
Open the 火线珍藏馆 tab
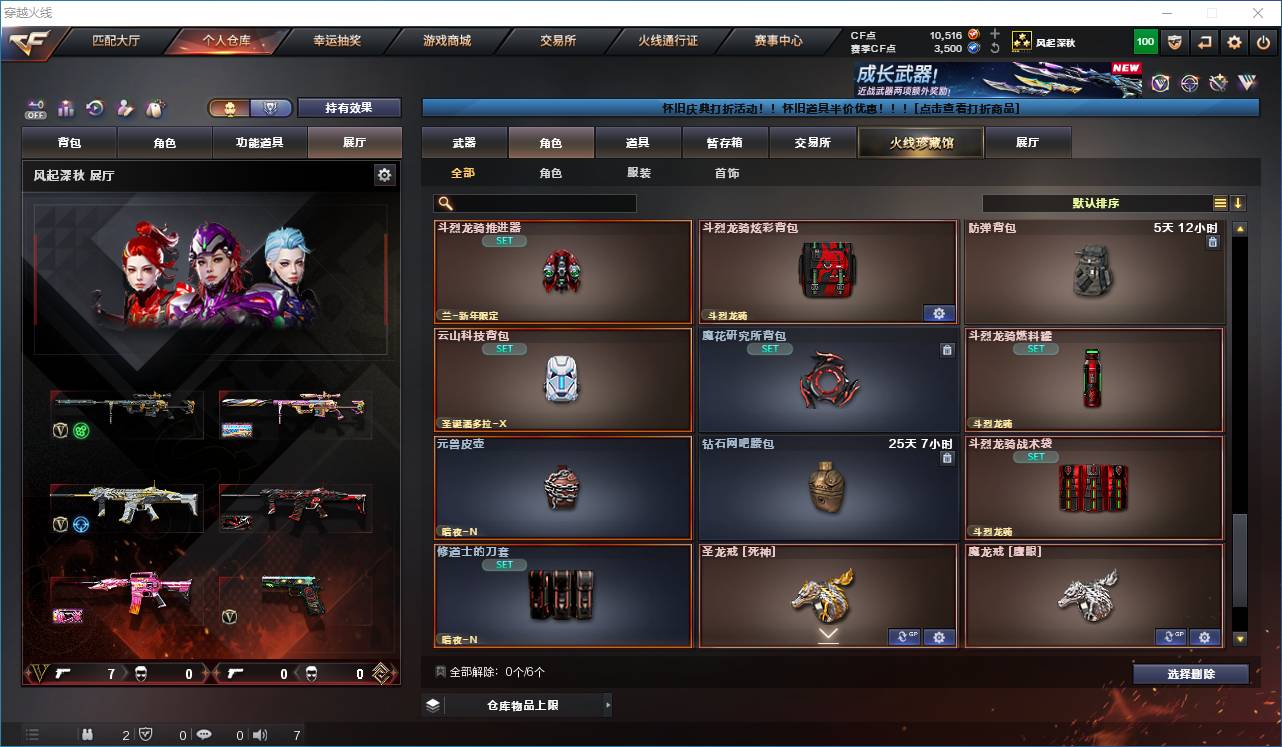(x=919, y=142)
